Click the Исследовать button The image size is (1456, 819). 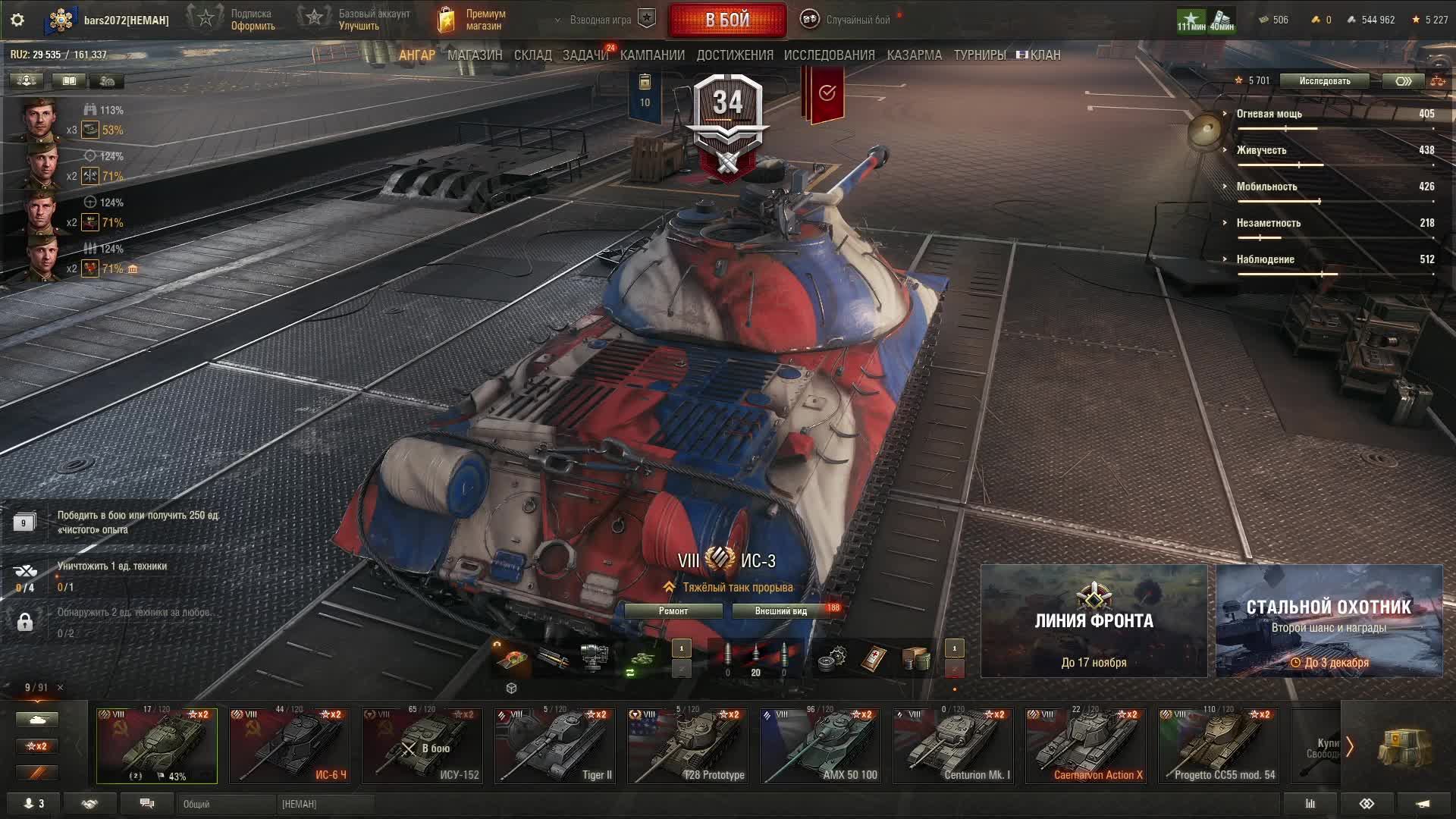tap(1324, 81)
